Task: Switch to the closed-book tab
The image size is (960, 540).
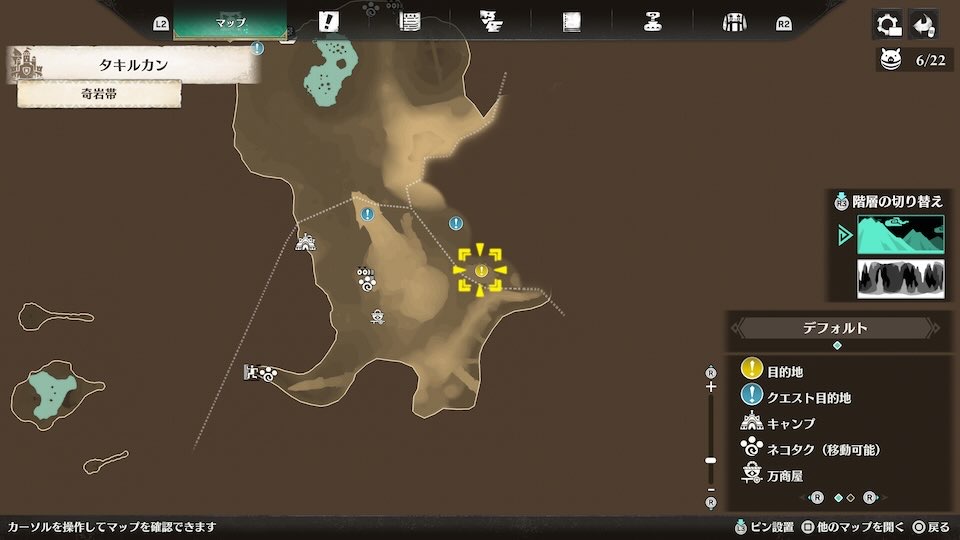Action: click(x=572, y=22)
